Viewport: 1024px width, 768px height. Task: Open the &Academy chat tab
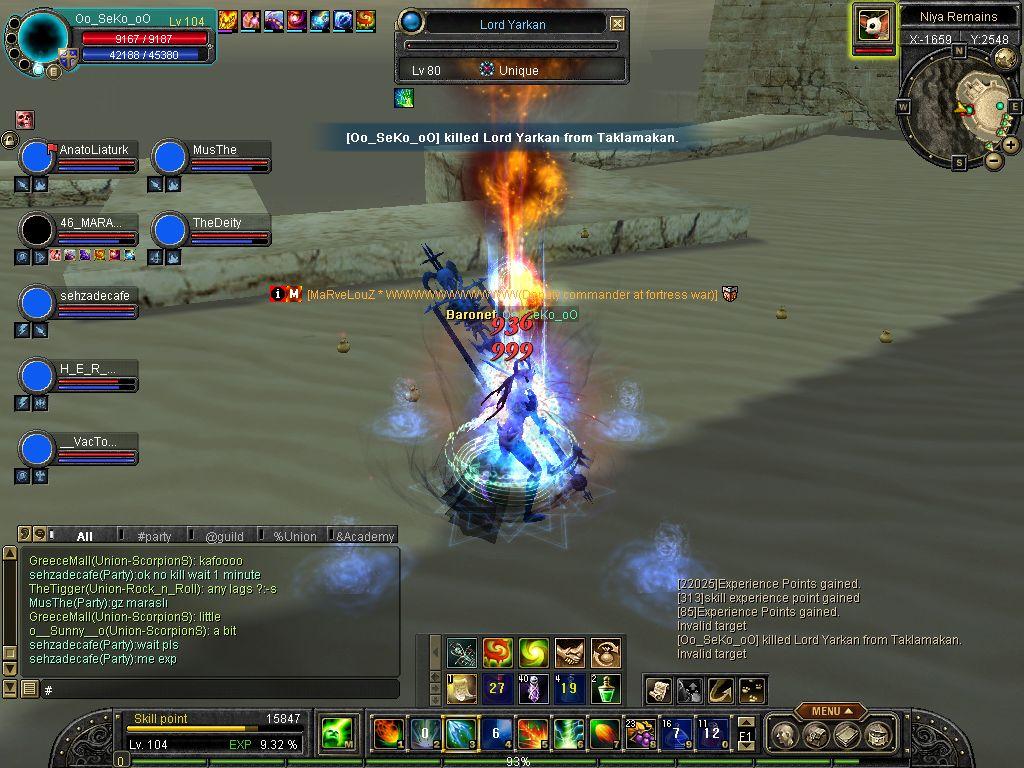click(x=364, y=536)
